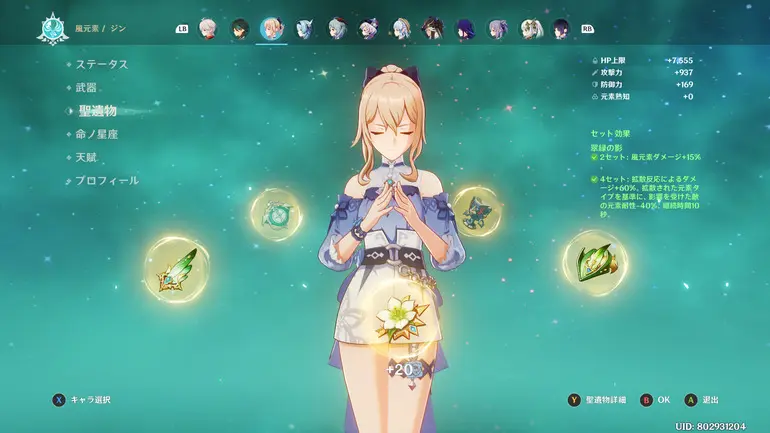Switch to the dark green-haired character portrait
770x433 pixels.
240,28
